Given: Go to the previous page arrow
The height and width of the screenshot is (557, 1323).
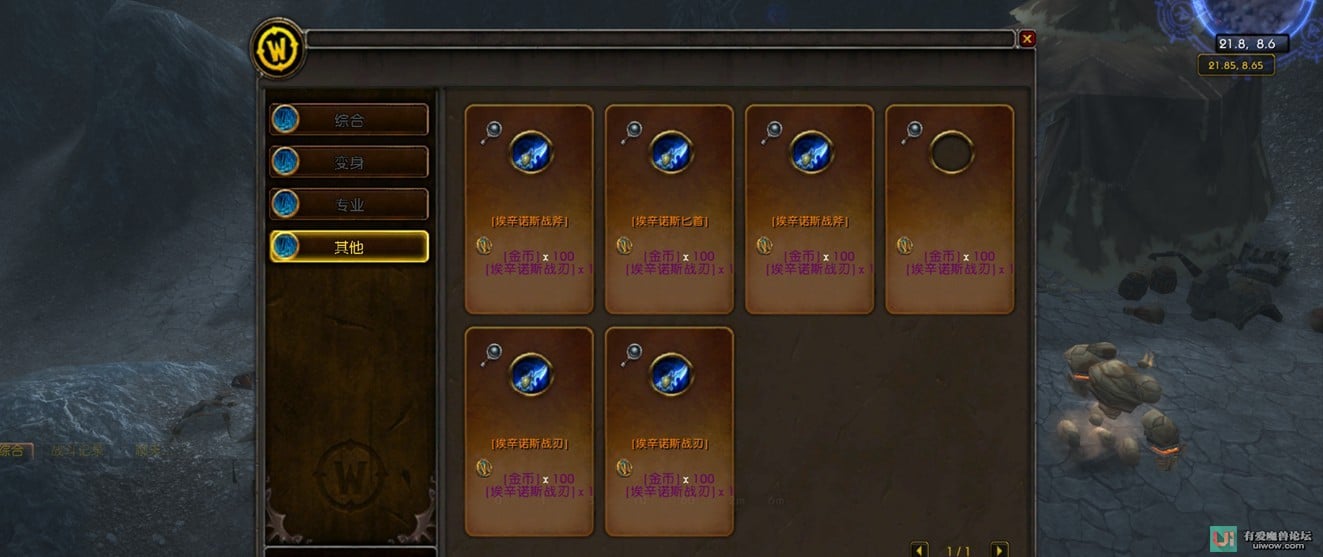Looking at the screenshot, I should click(920, 550).
